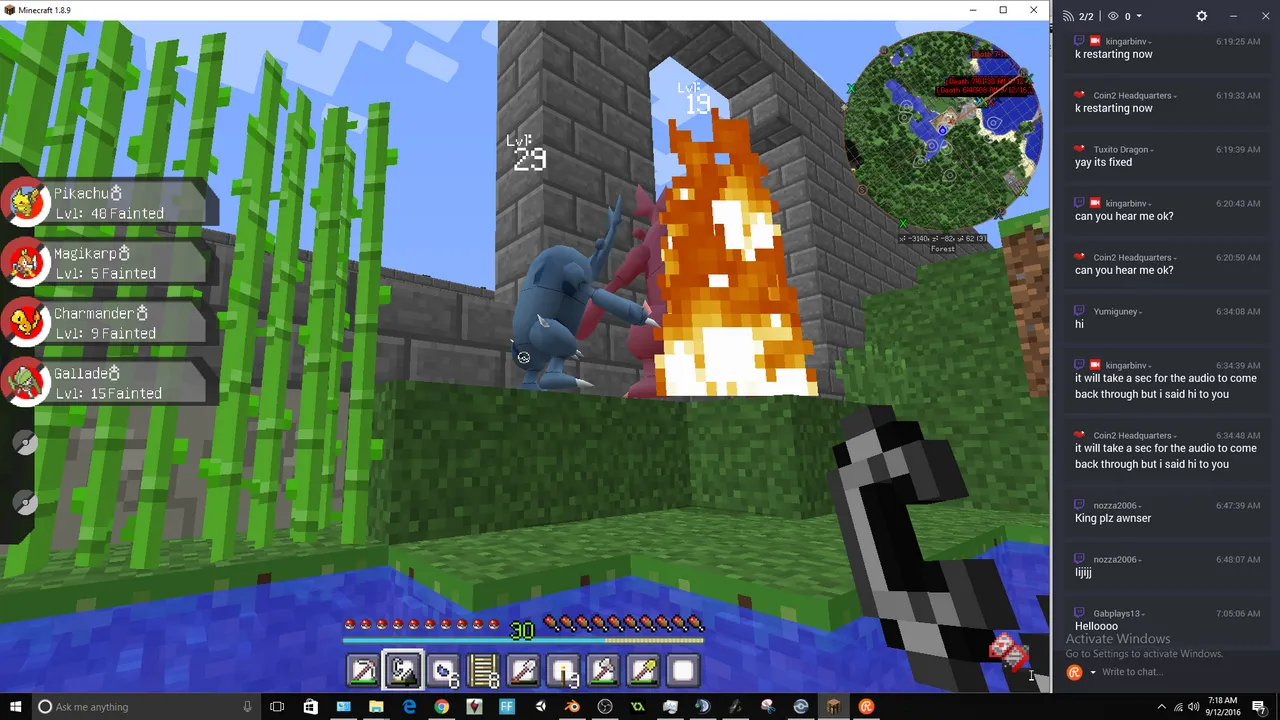Select the Charmander party slot
Screen dimensions: 1280x720
point(108,323)
